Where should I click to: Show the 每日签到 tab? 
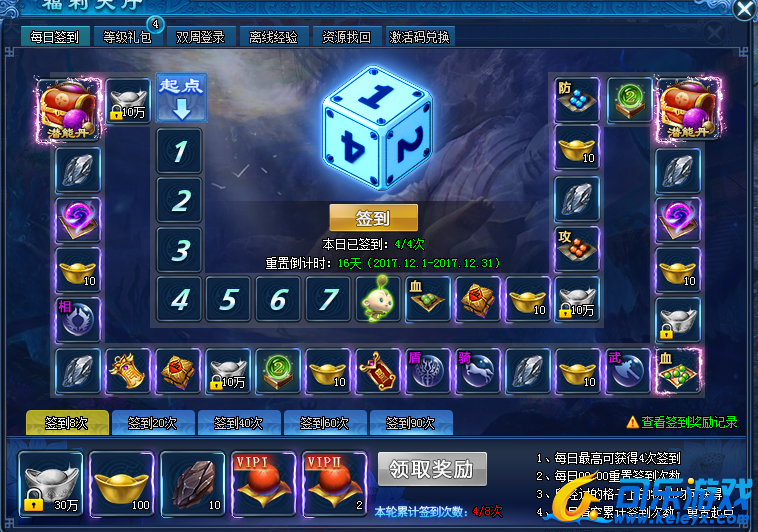tap(54, 37)
